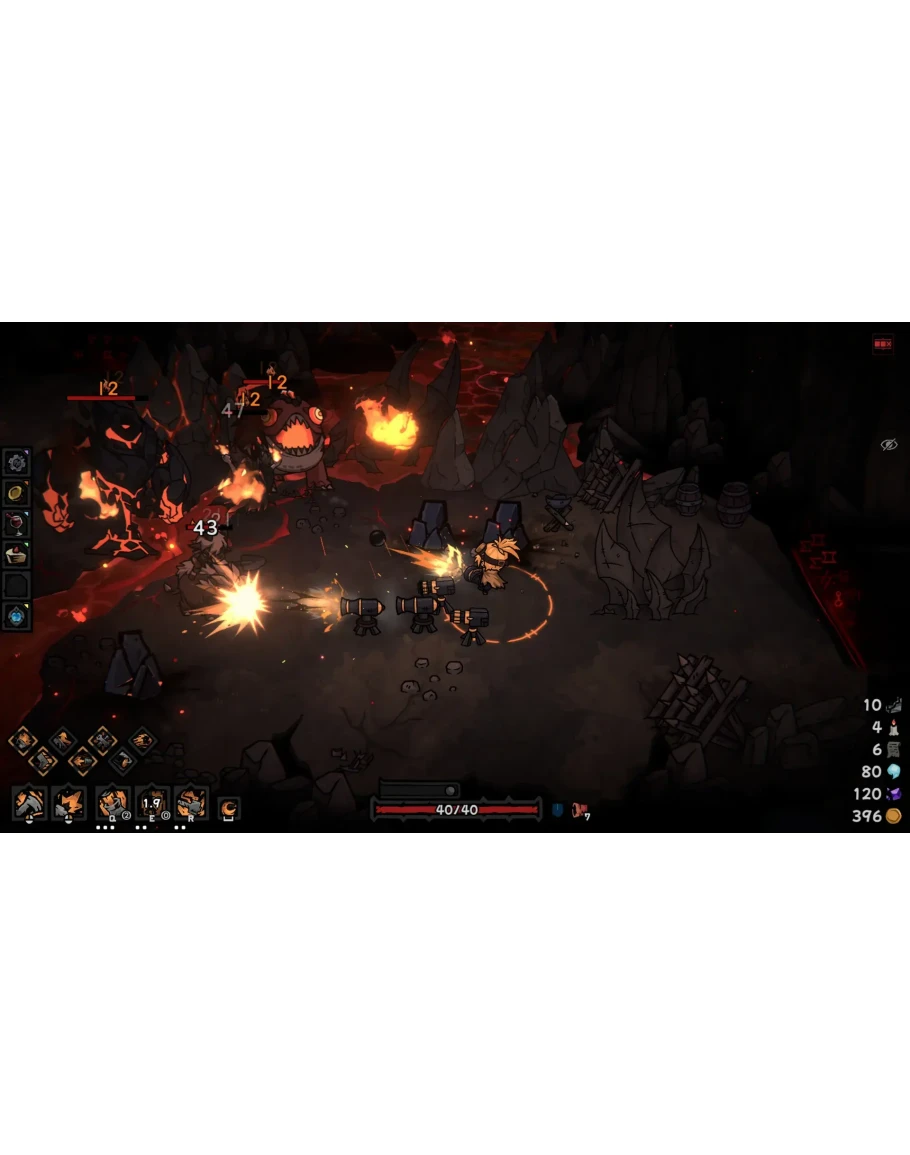
Task: Activate the Q skill icon
Action: [111, 803]
